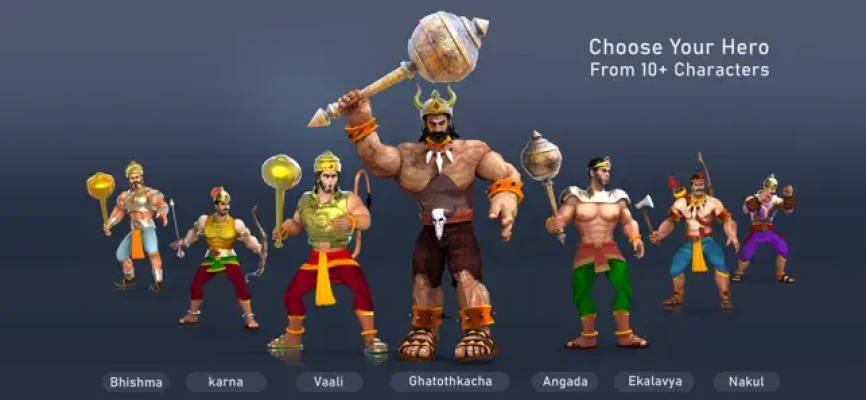Select the Bhishma name label

(x=135, y=382)
